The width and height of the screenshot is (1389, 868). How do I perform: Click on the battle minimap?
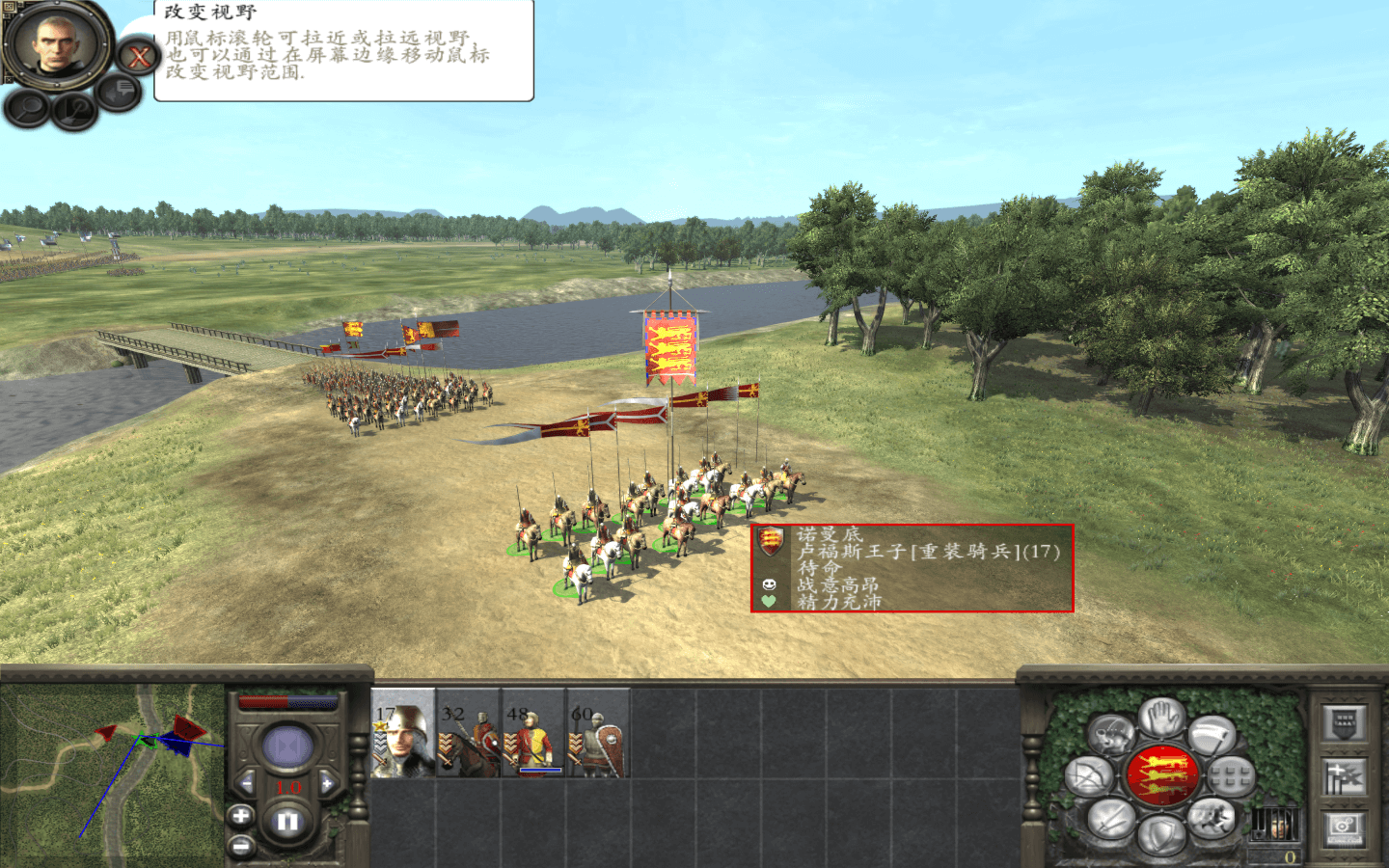[x=111, y=772]
